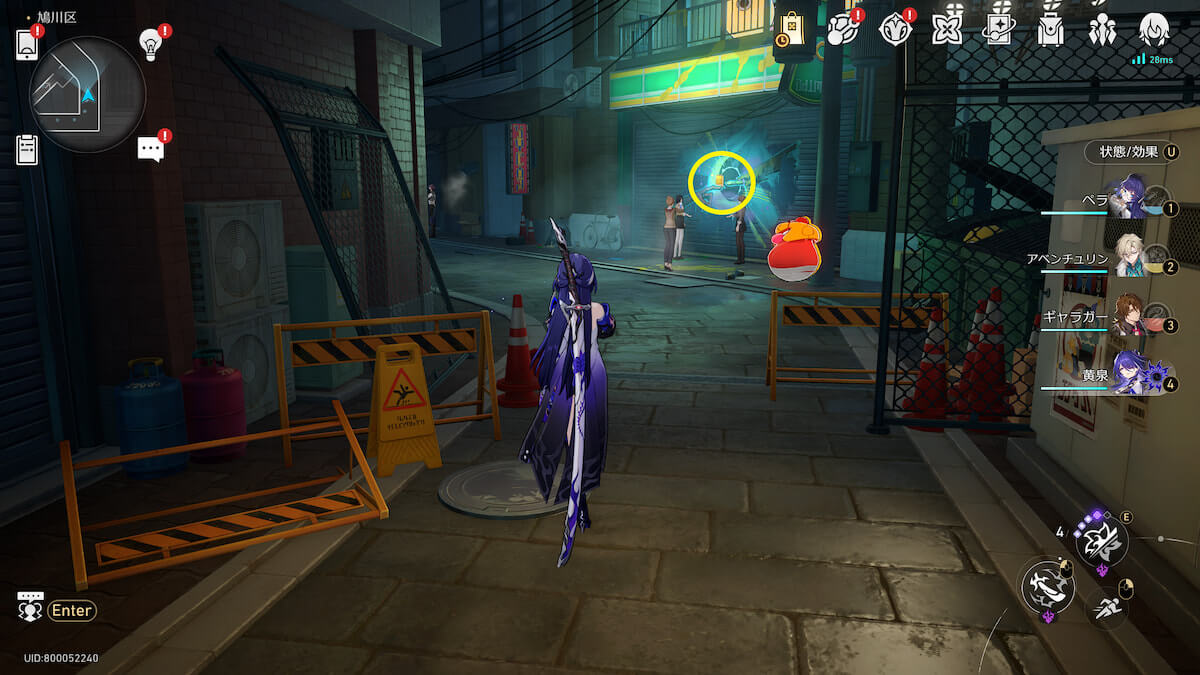Open the Warp star card icon

(997, 30)
